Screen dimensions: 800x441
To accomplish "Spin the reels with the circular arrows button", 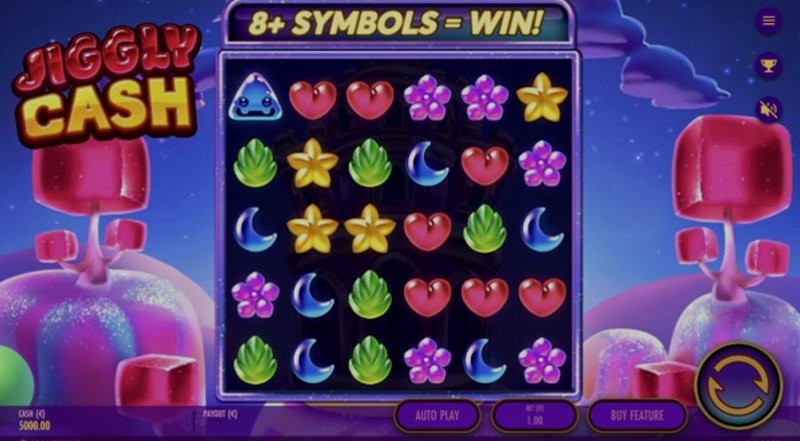I will (739, 386).
